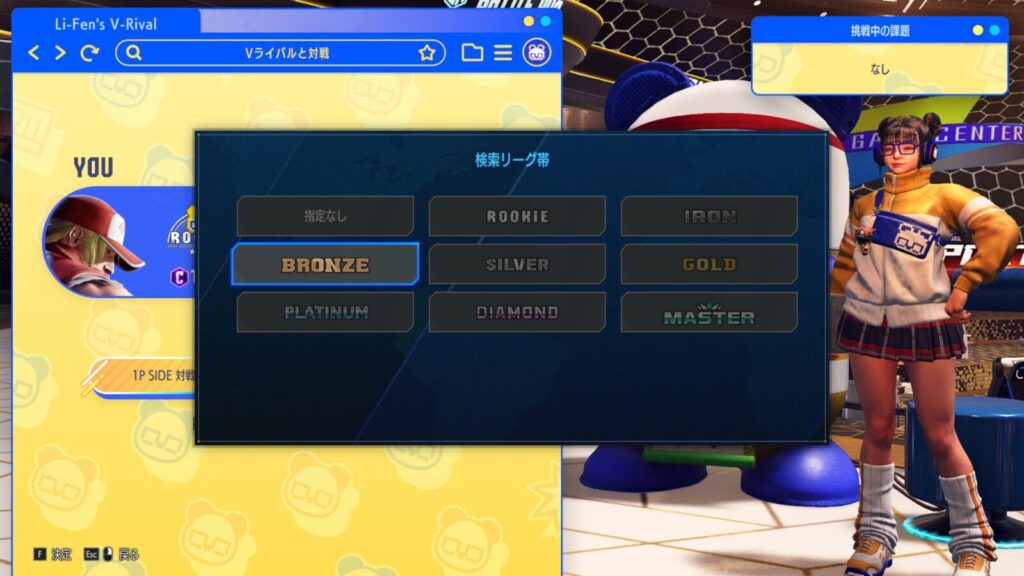This screenshot has width=1024, height=576.
Task: Select the 指定なし league option
Action: pyautogui.click(x=325, y=216)
